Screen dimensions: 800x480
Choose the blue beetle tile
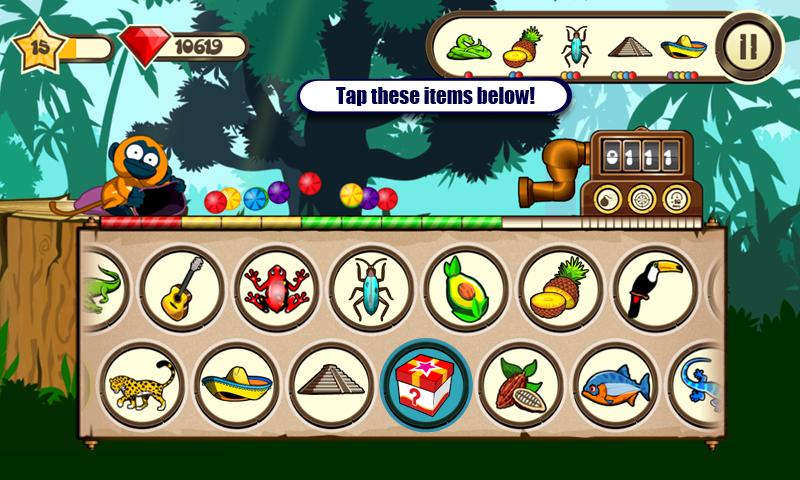(371, 289)
